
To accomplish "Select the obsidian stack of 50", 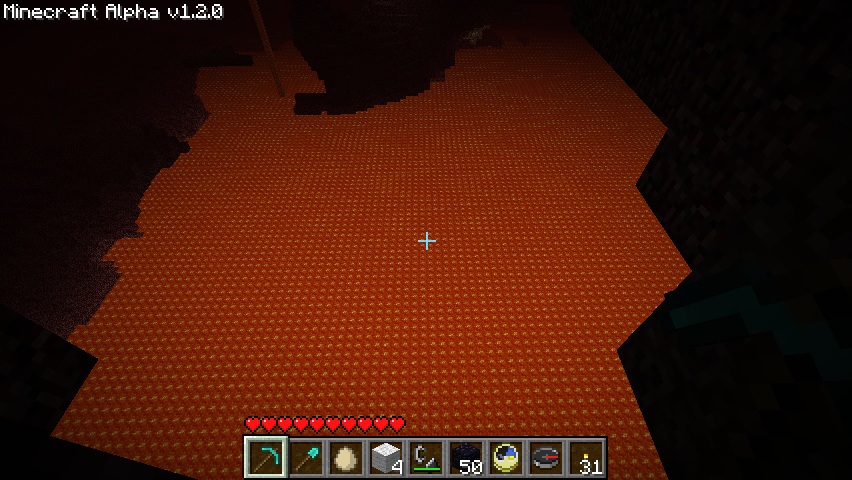I will click(466, 458).
